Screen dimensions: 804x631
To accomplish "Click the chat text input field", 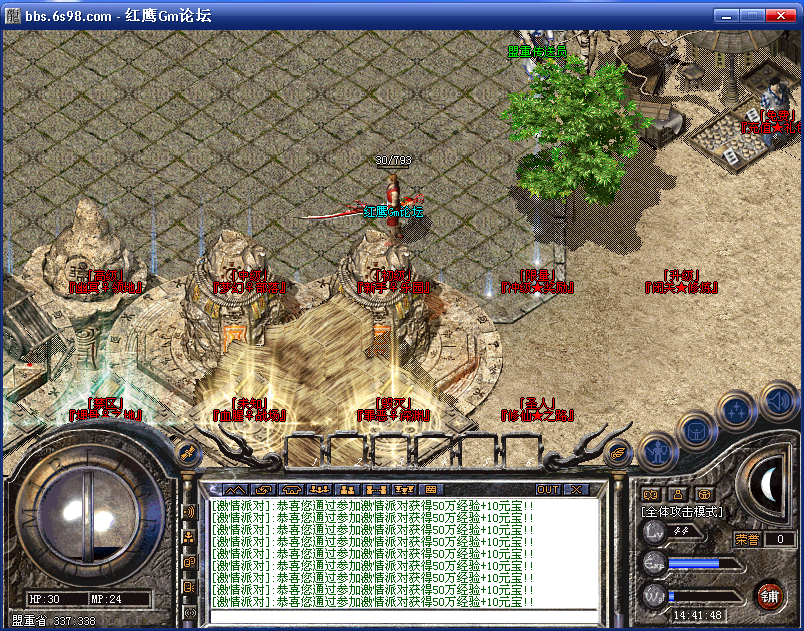I will [x=400, y=614].
